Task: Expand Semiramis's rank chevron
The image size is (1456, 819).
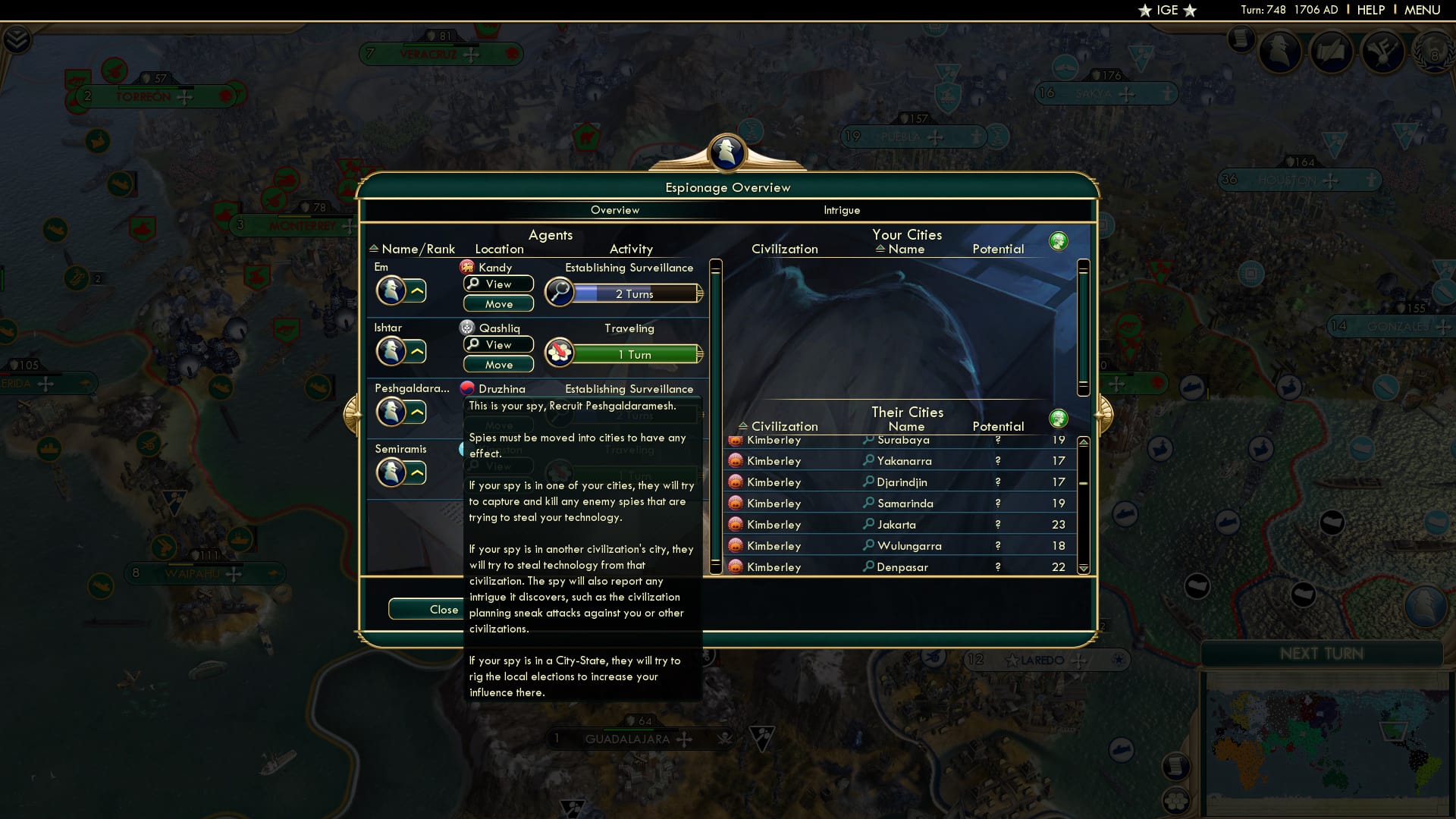Action: [x=418, y=473]
